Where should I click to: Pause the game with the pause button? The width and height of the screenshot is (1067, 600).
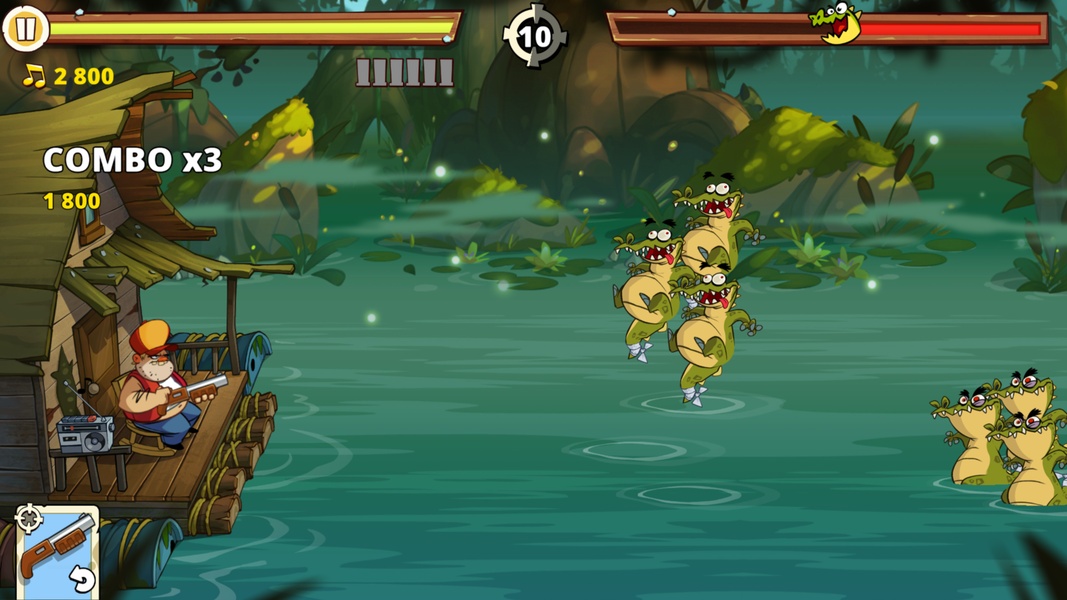tap(25, 29)
